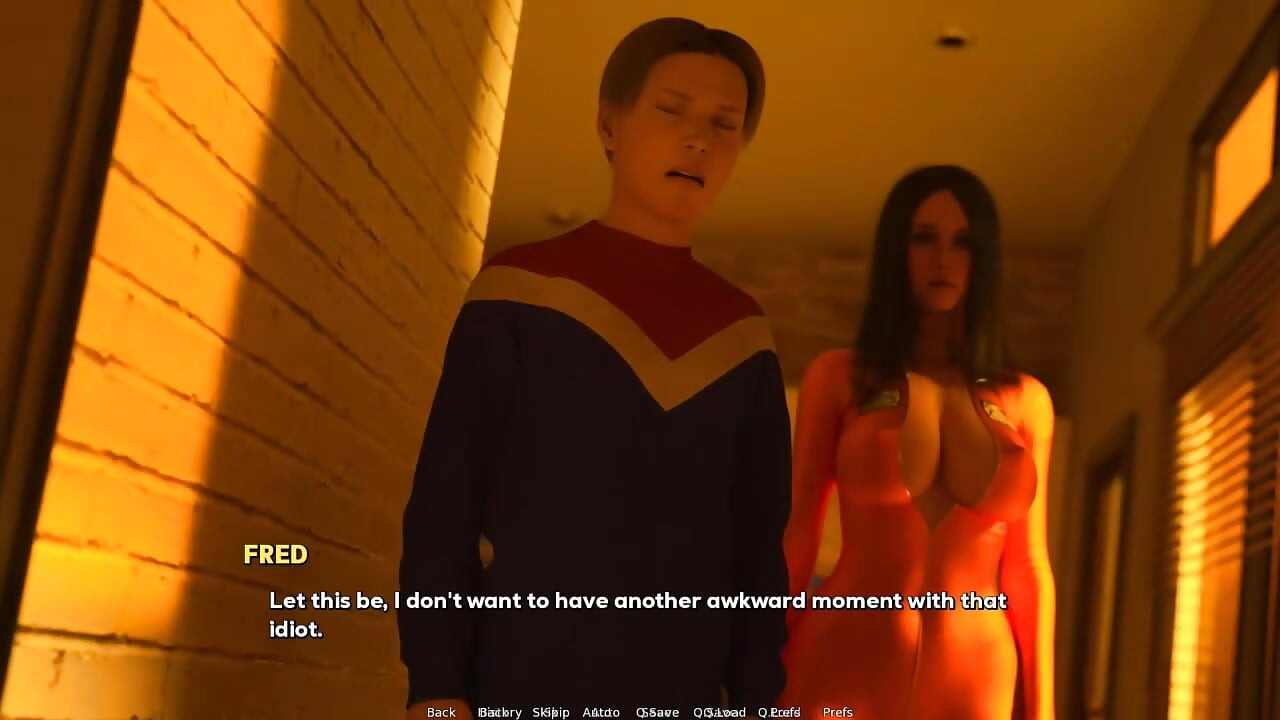Disable Skip mode by clicking Skip again
Viewport: 1280px width, 720px height.
point(552,712)
